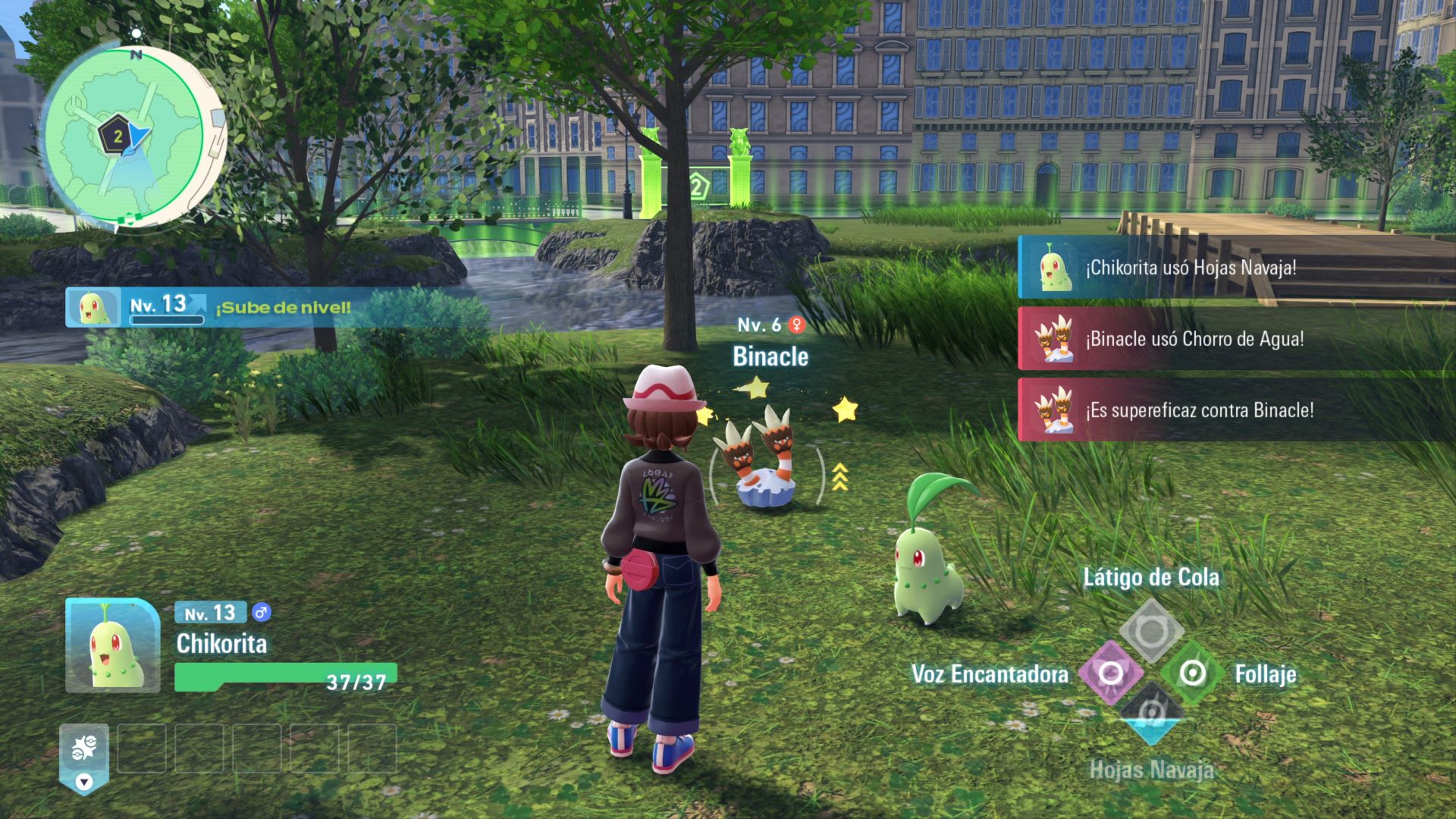This screenshot has width=1456, height=819.
Task: Click the "Binacle usó Chorro de Agua" log entry
Action: click(1236, 339)
